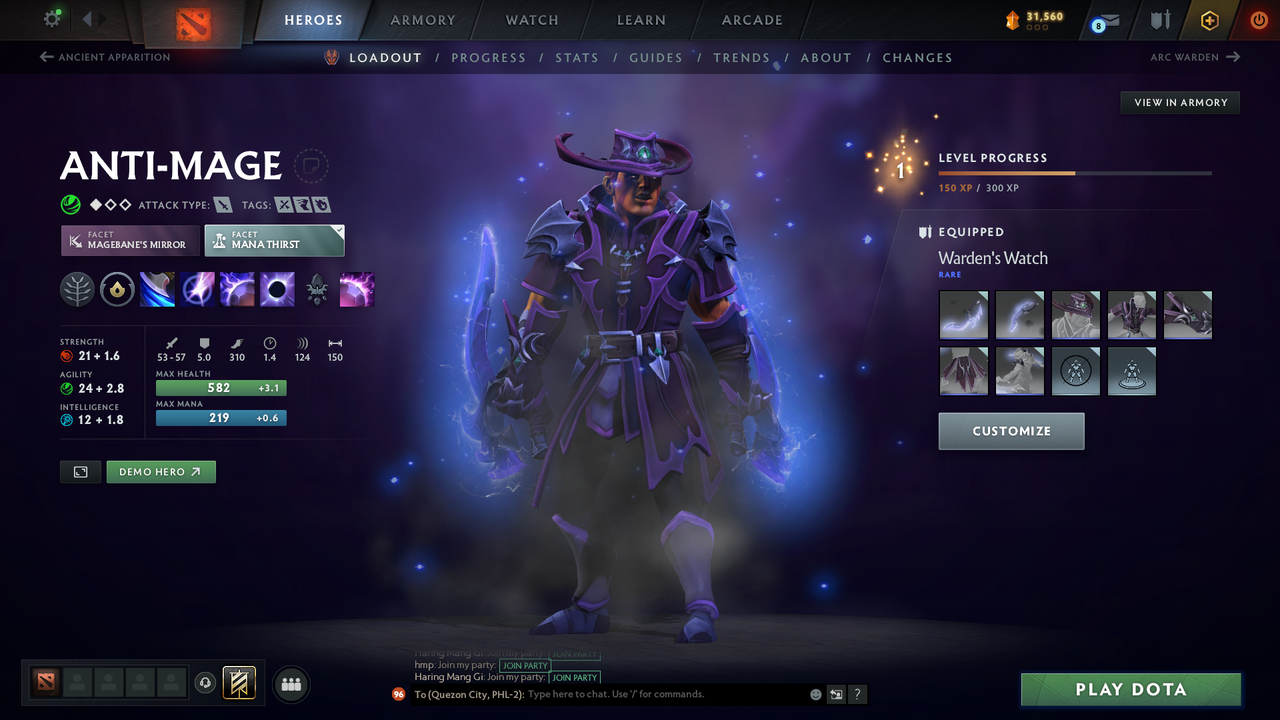
Task: Open the ARCADE menu
Action: click(x=751, y=20)
